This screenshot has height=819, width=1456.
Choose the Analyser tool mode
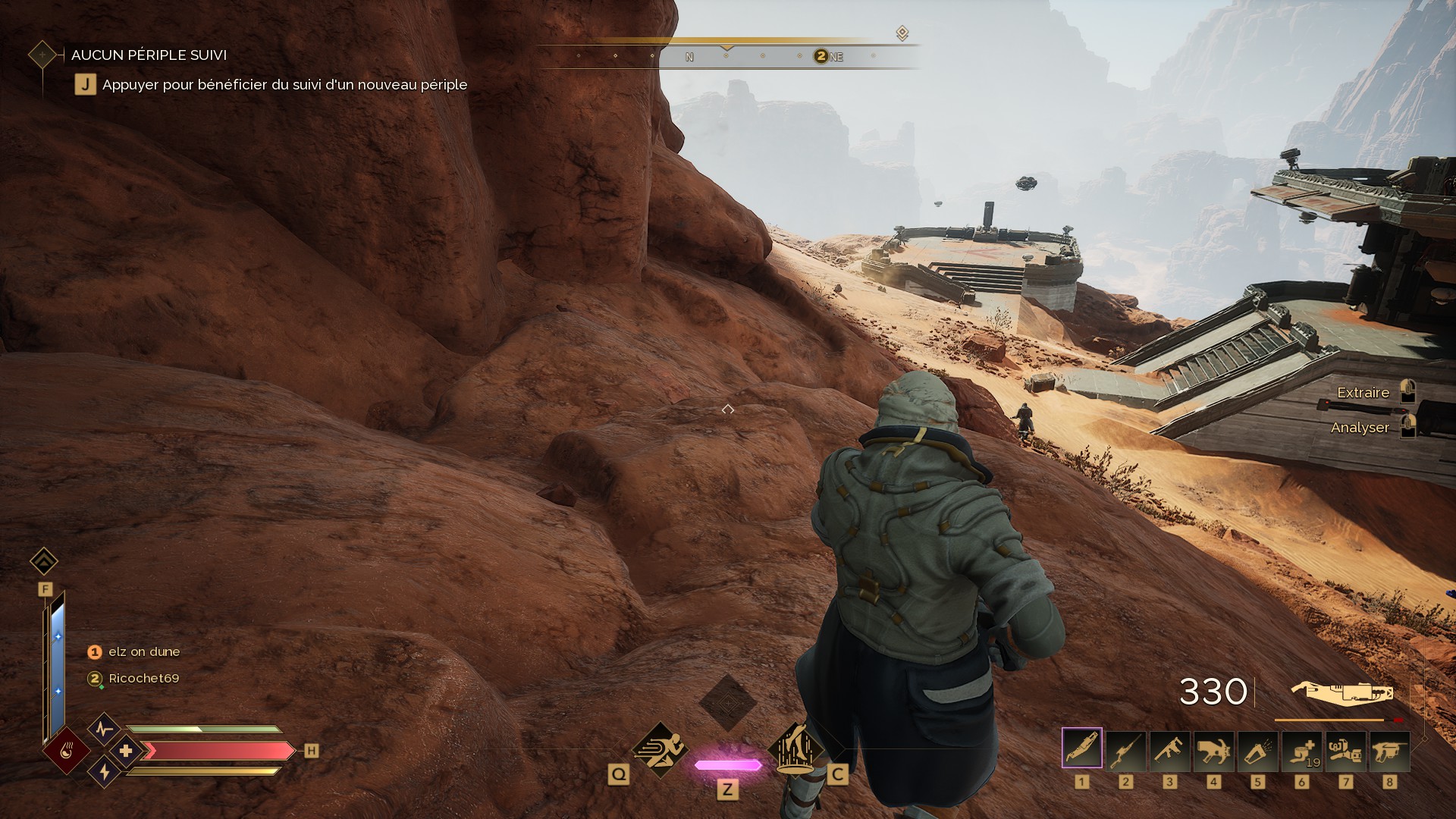coord(1360,428)
